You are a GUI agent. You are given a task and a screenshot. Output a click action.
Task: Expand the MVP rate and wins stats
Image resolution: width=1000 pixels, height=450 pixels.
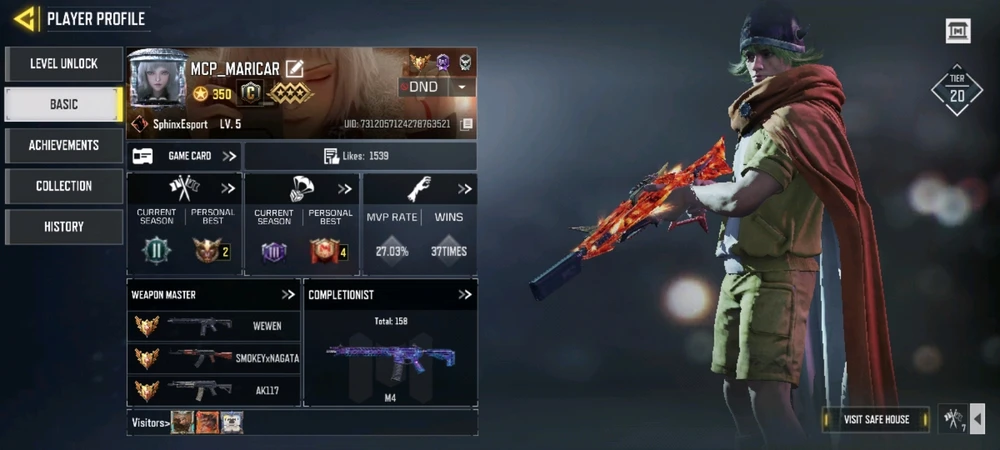click(465, 189)
